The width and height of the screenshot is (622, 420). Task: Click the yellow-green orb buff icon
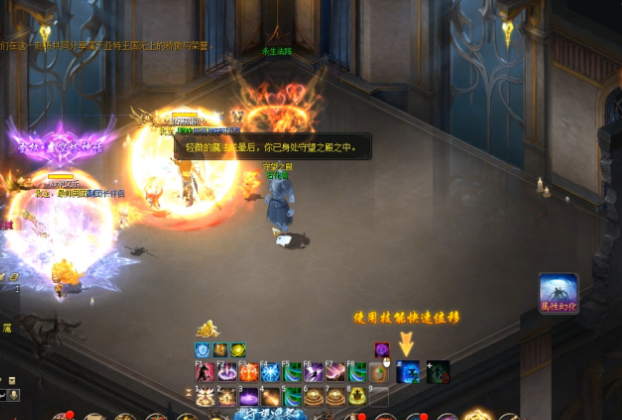pos(238,350)
